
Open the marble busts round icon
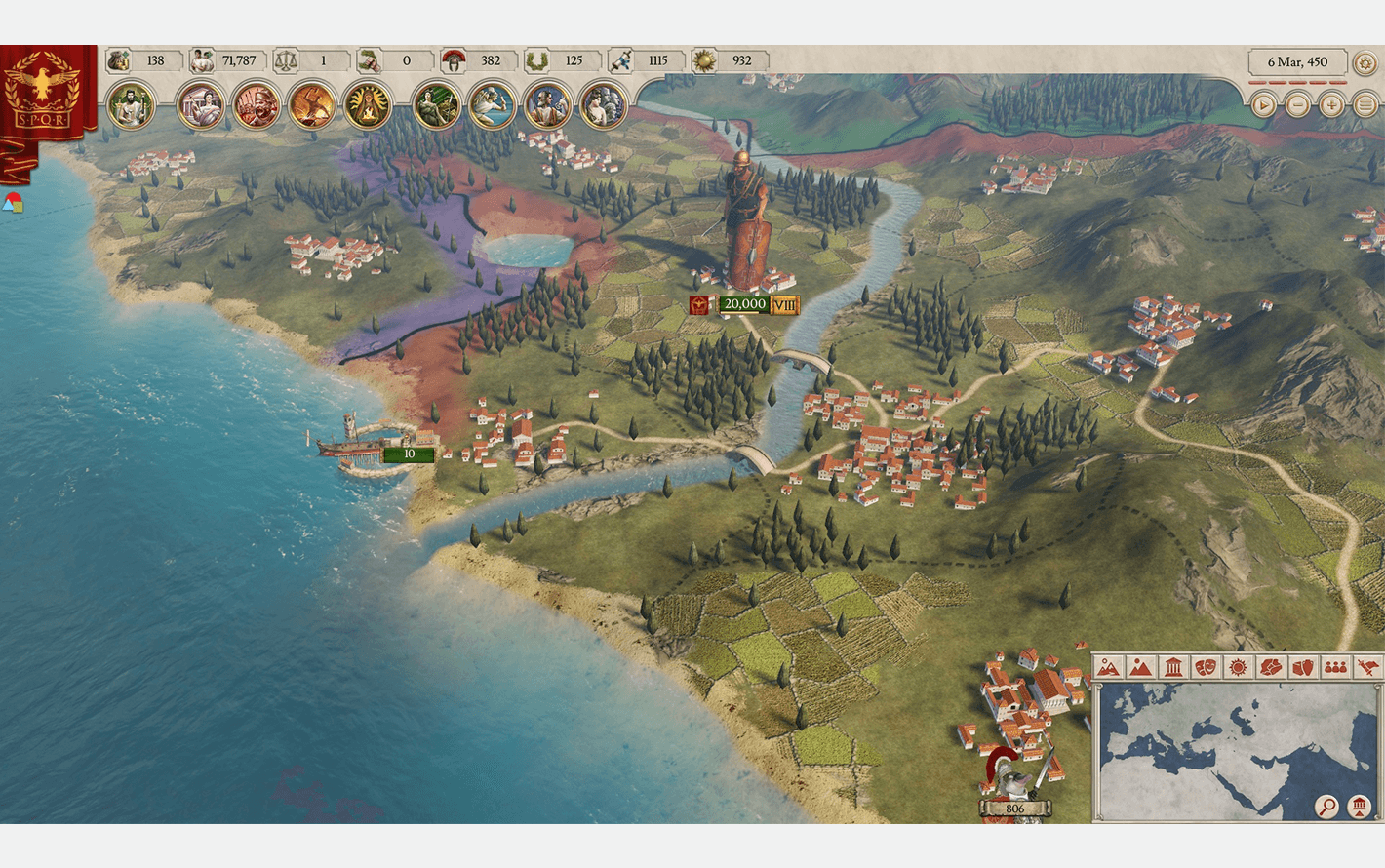click(604, 104)
